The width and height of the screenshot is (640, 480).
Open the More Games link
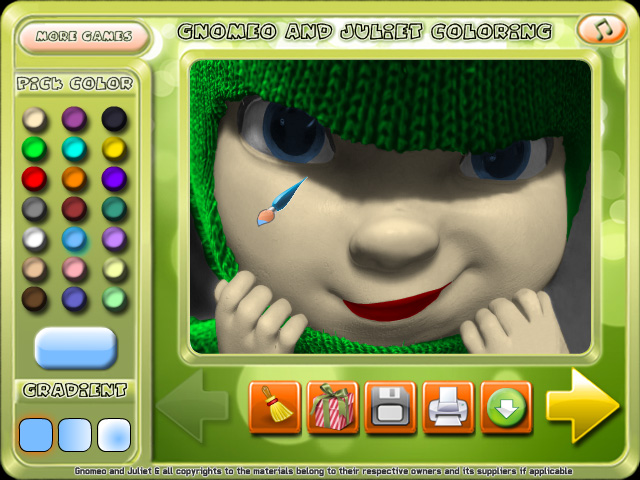click(84, 37)
